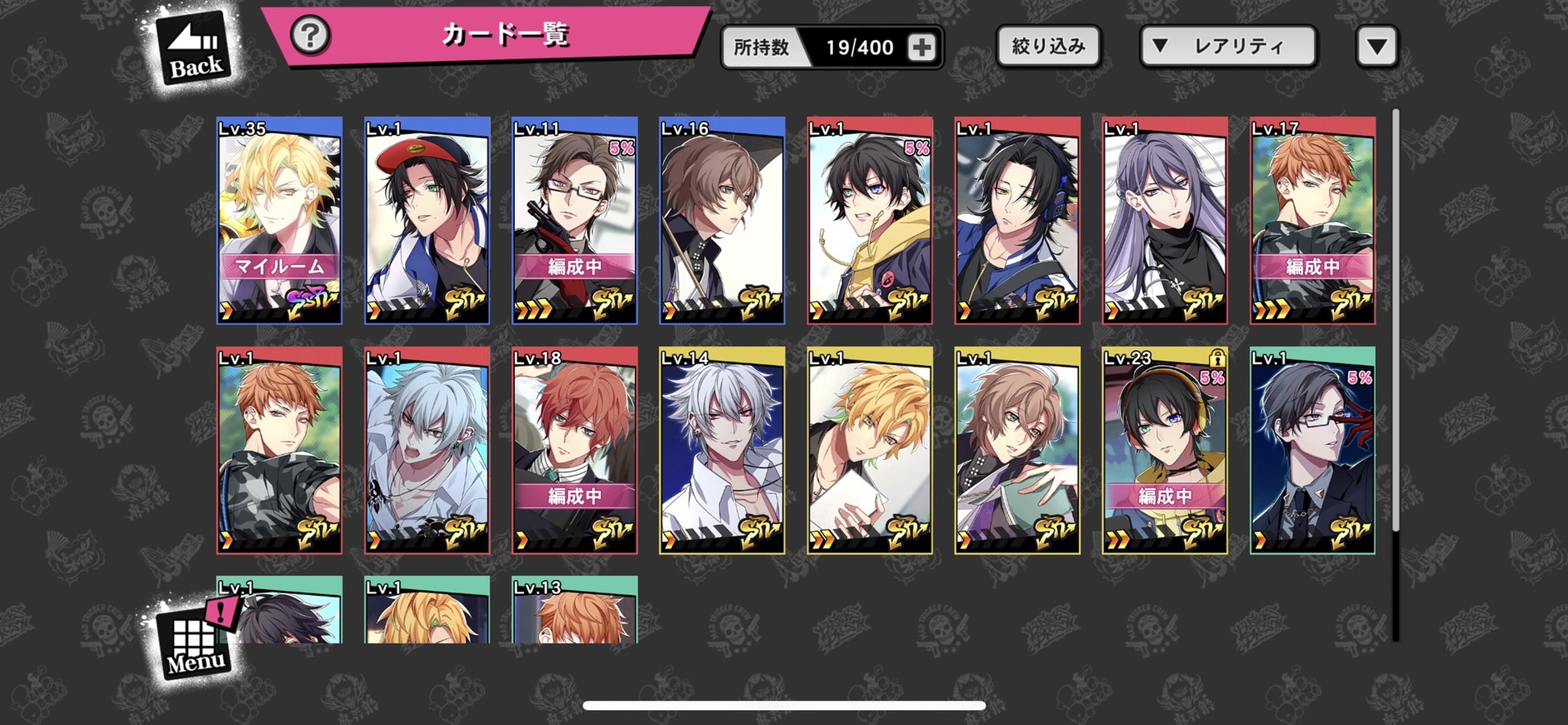Viewport: 1568px width, 725px height.
Task: Toggle sort order with the arrow button
Action: (1376, 47)
